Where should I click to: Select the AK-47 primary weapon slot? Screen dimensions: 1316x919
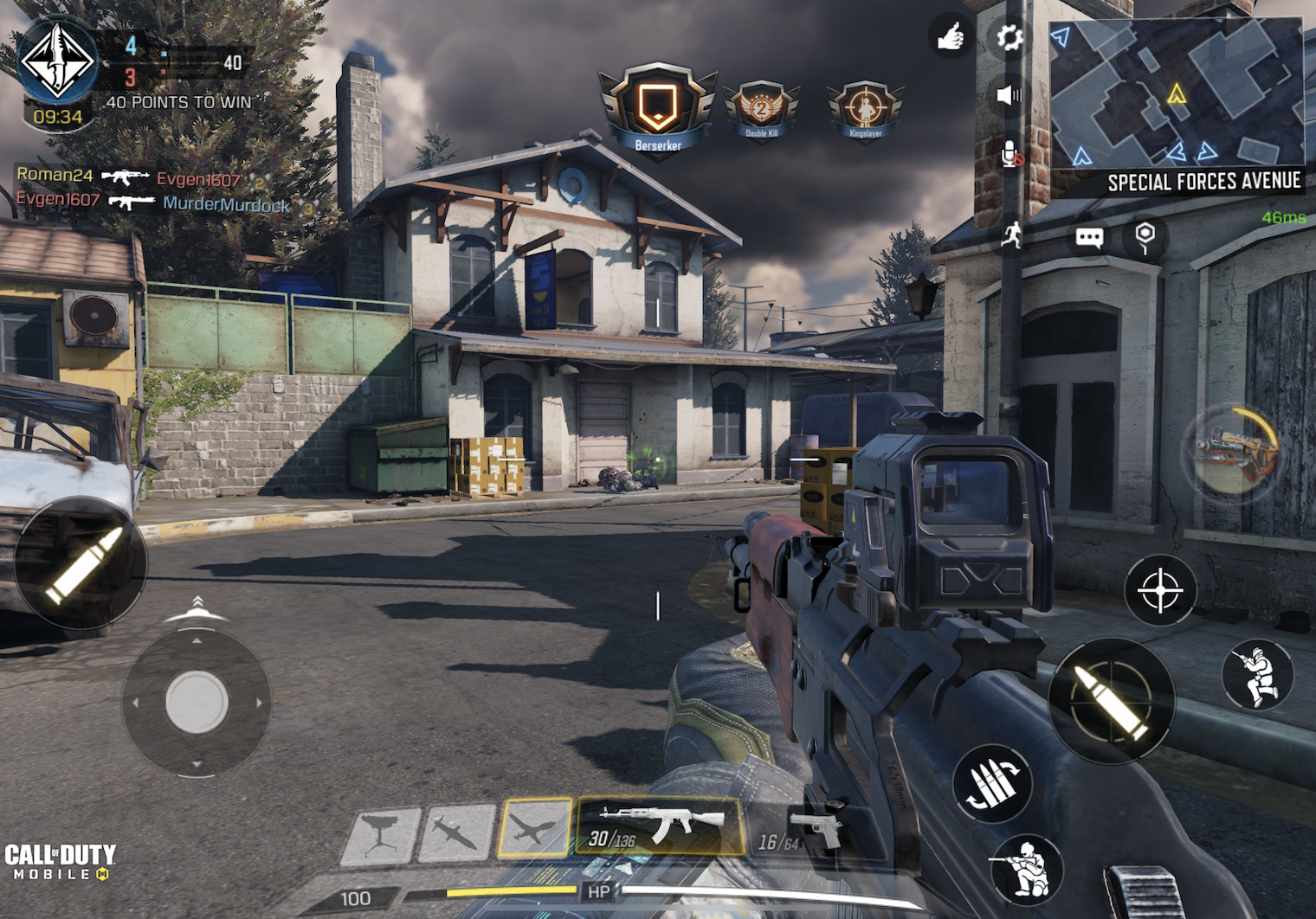tap(660, 827)
